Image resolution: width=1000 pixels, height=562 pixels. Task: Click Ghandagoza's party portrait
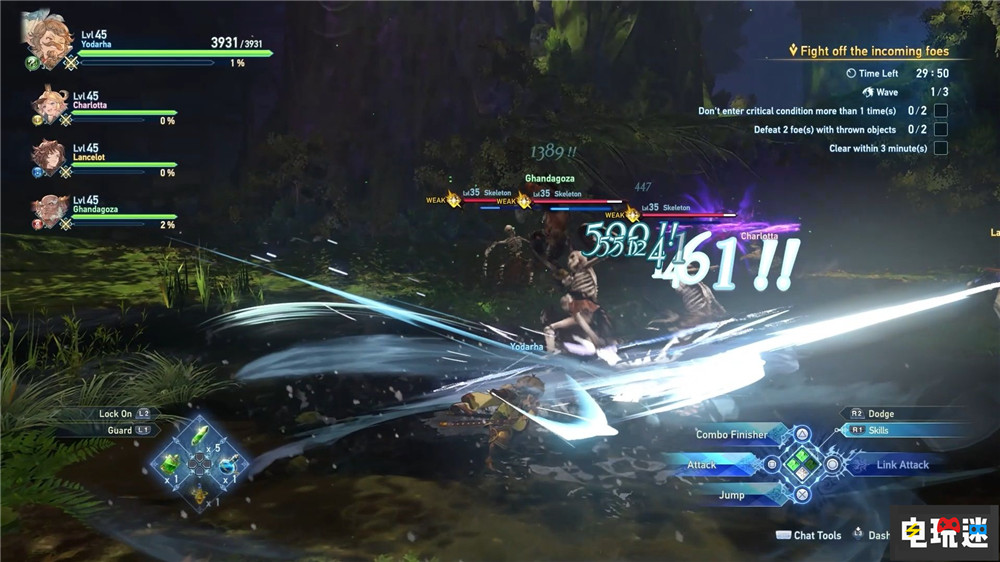[50, 211]
